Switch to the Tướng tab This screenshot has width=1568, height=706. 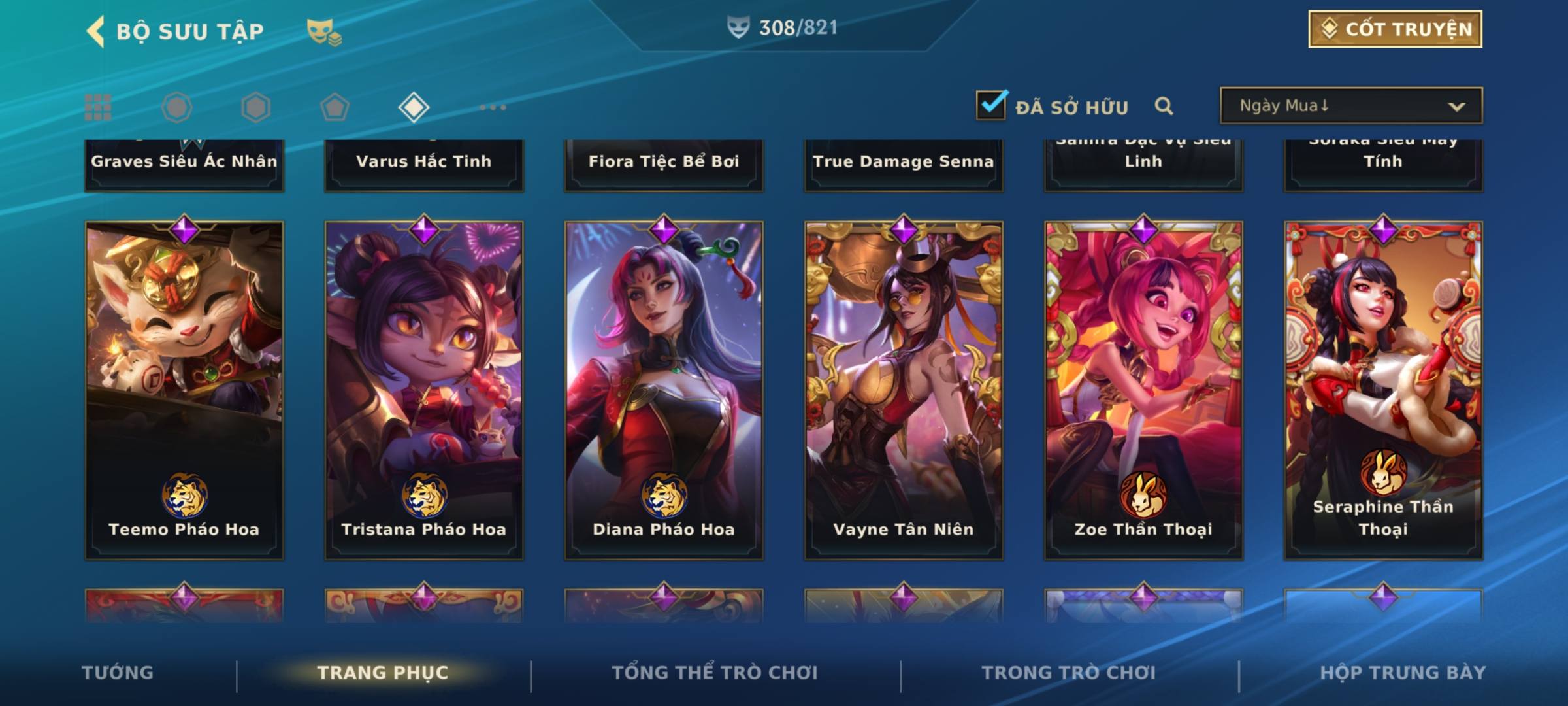118,673
